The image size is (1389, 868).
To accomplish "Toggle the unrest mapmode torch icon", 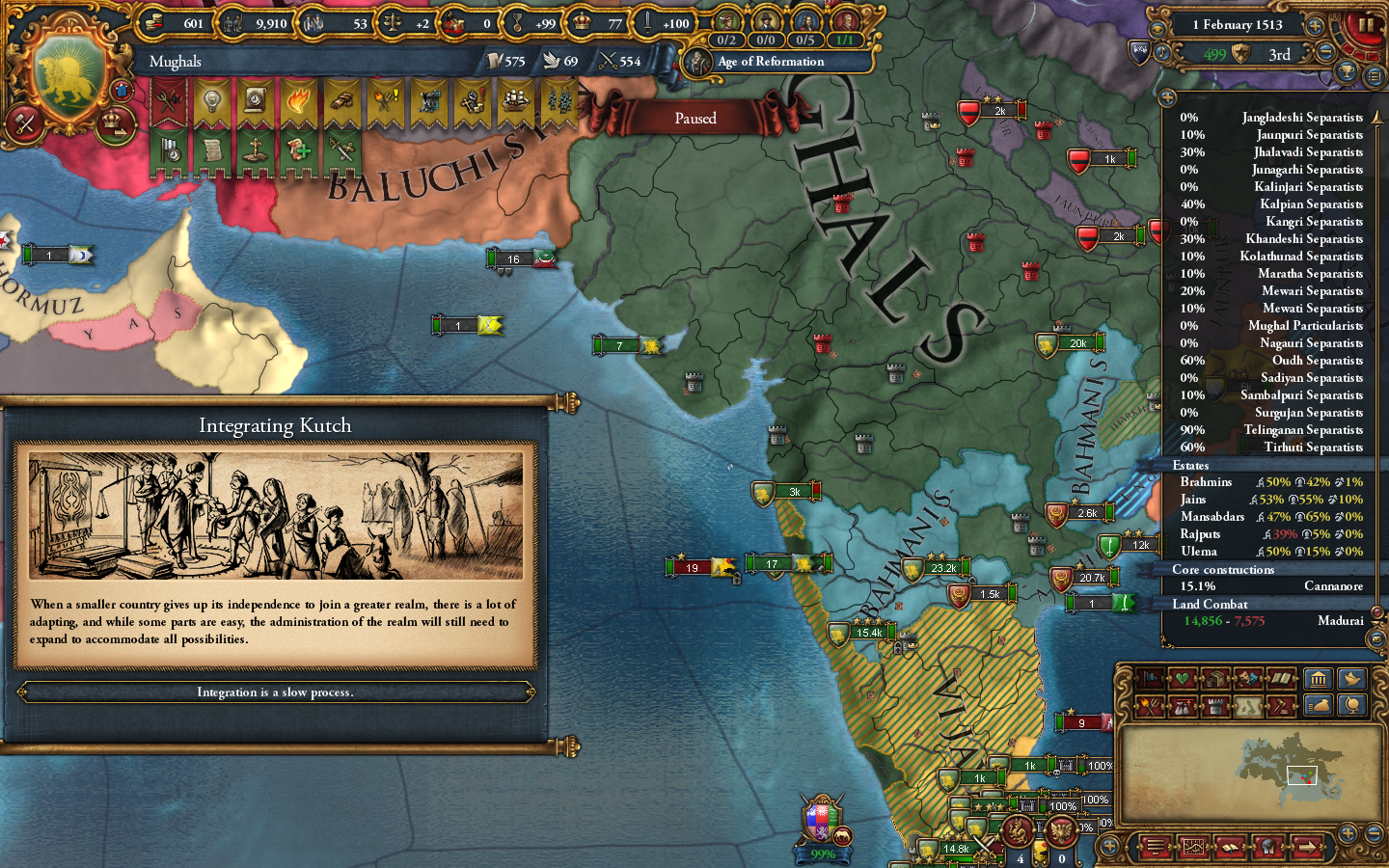I will [x=1148, y=706].
